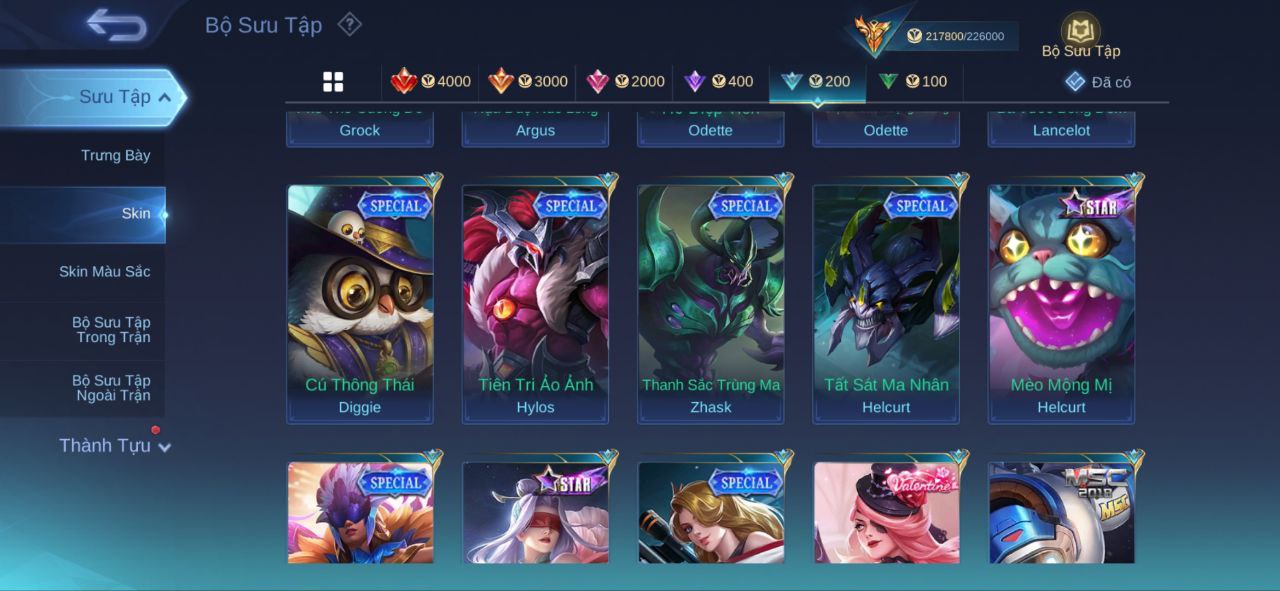Select the 2000-point skin tier tab
Screen dimensions: 1280x591
click(625, 82)
